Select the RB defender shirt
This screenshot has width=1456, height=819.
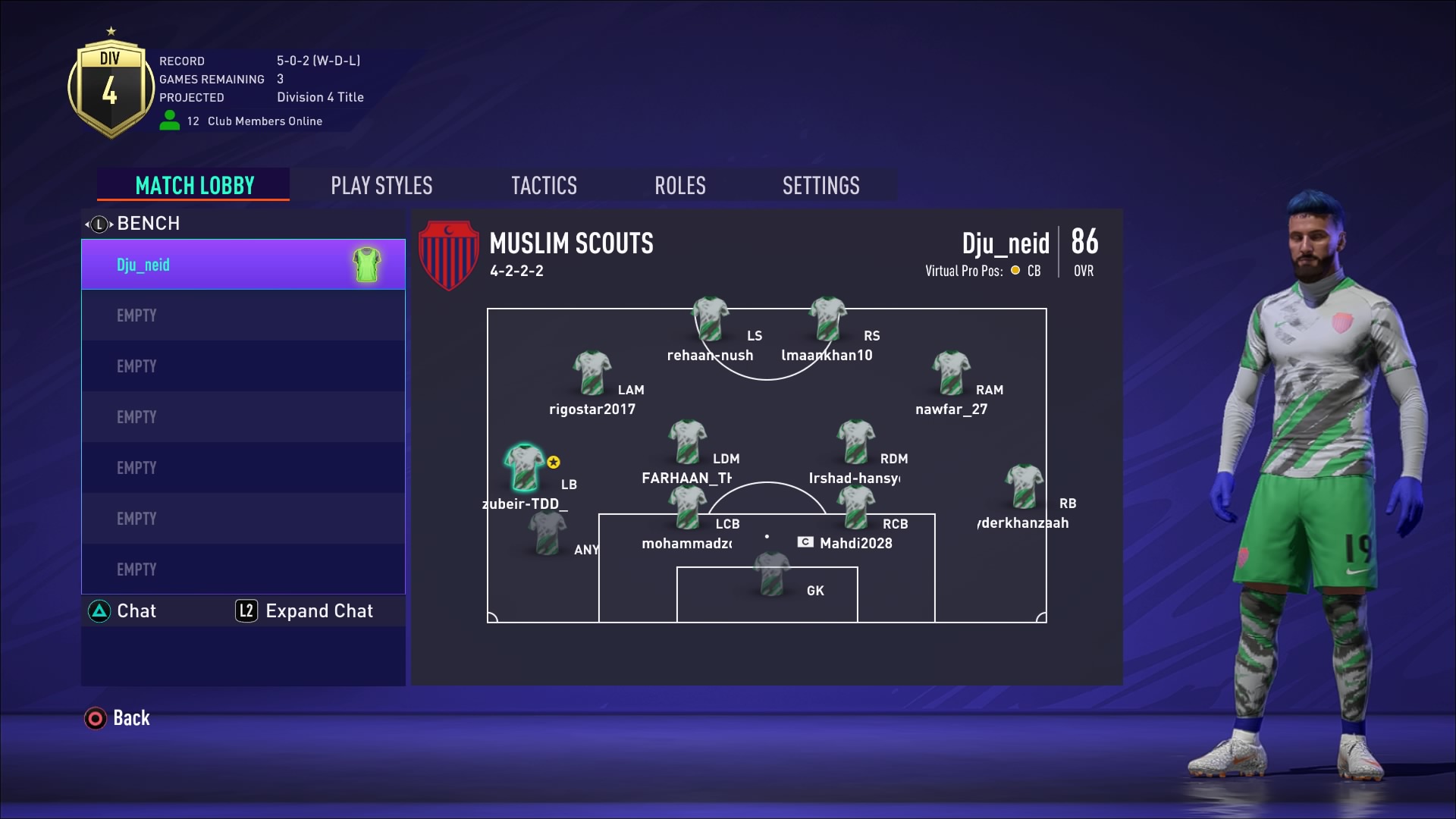click(x=1024, y=486)
